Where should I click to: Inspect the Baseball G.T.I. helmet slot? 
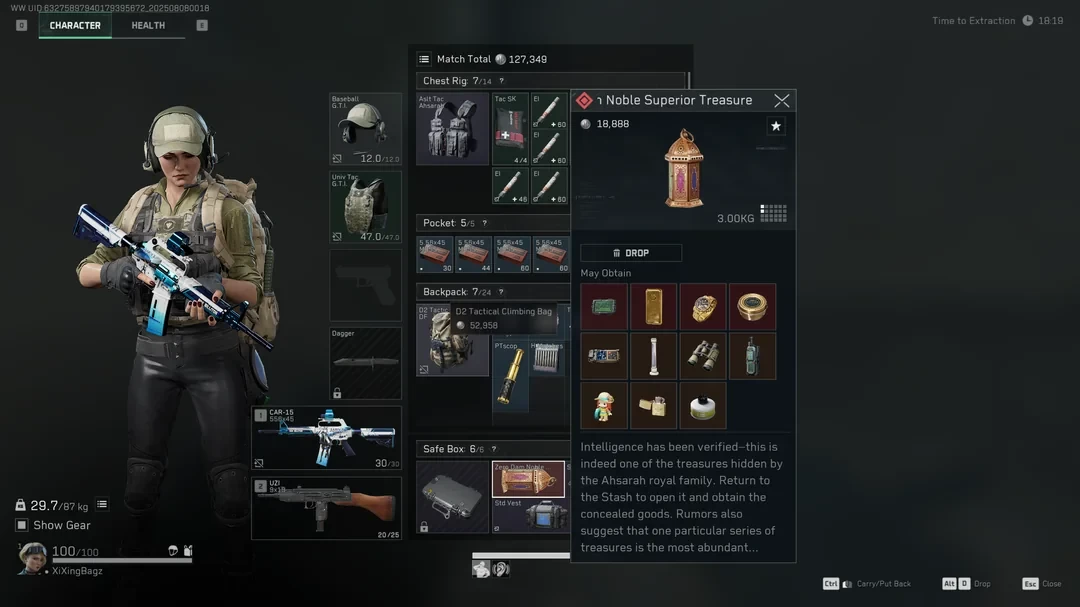point(366,129)
